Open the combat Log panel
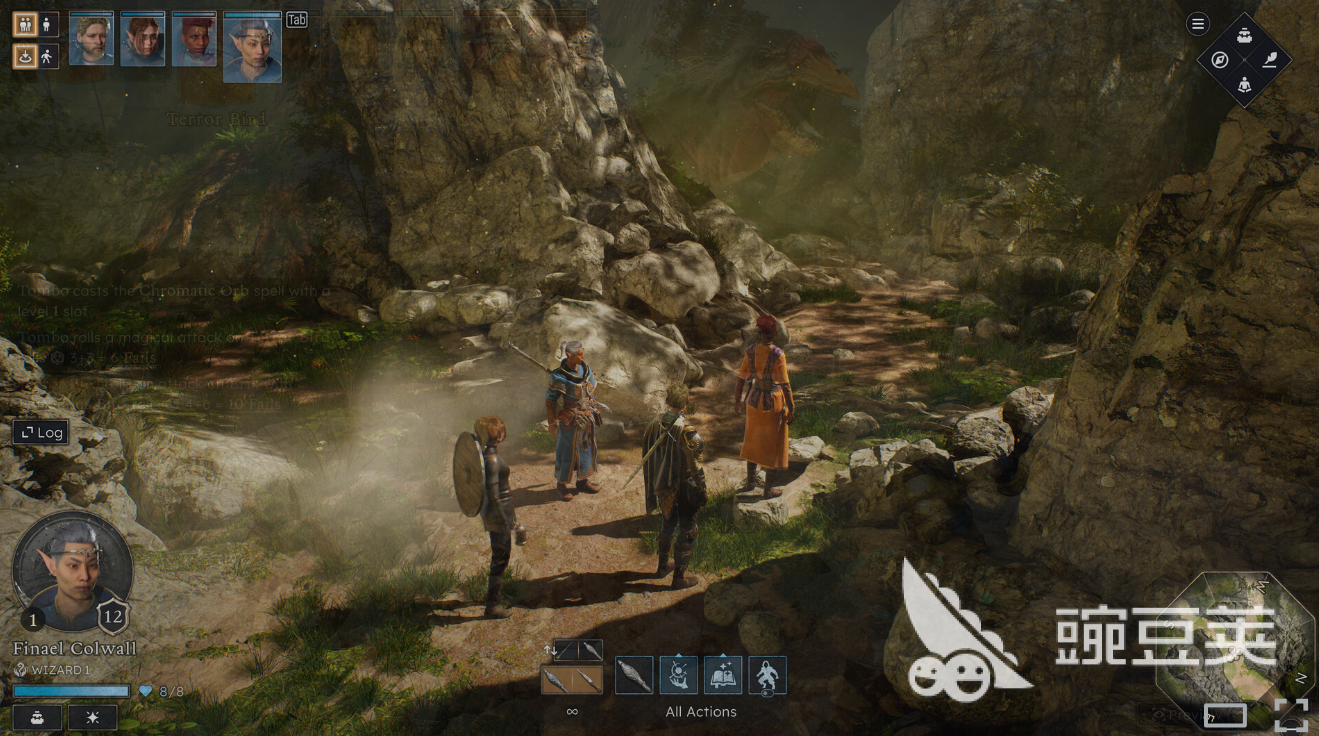 point(40,432)
